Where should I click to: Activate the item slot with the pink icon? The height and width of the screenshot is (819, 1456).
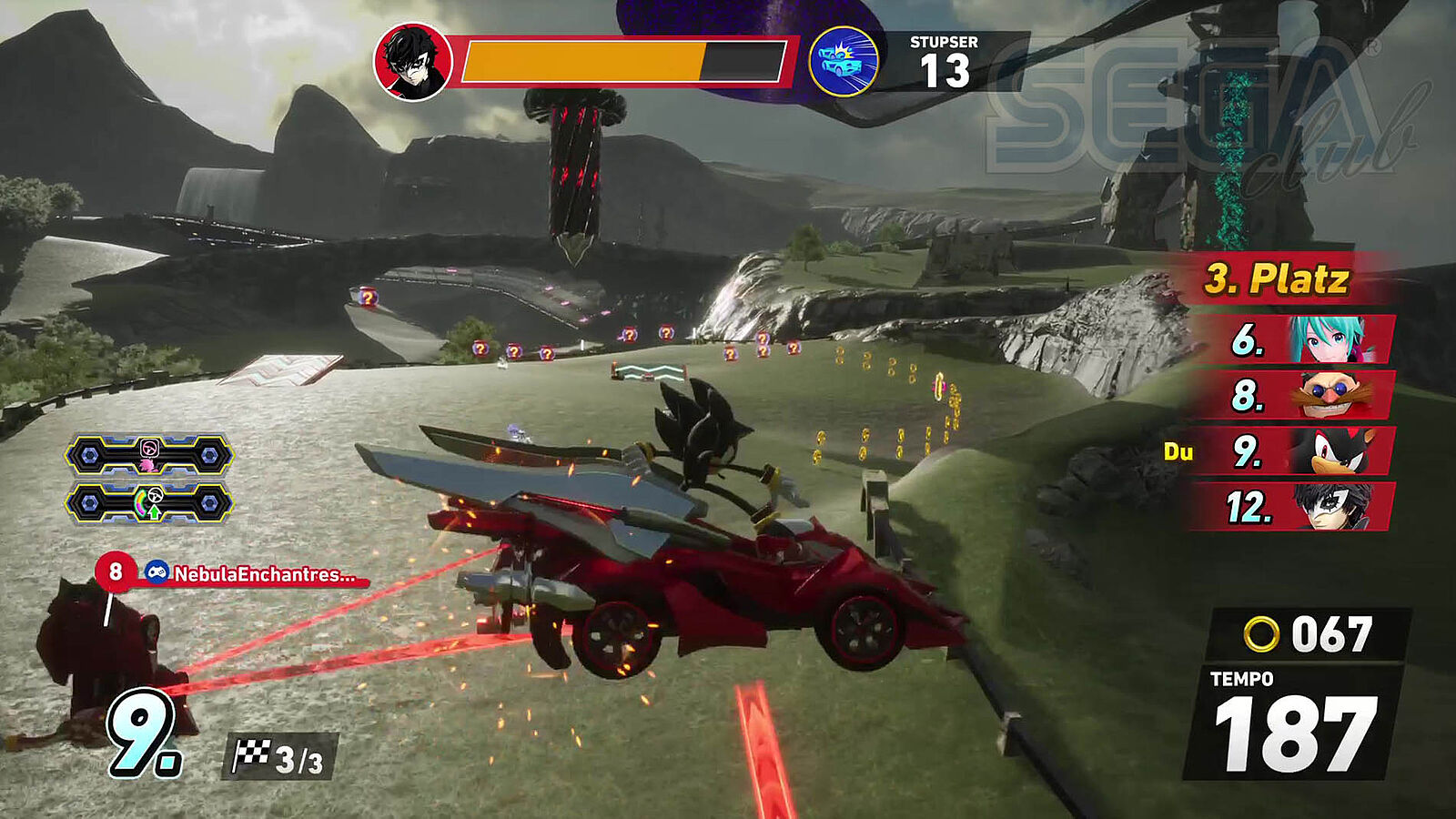tap(150, 454)
